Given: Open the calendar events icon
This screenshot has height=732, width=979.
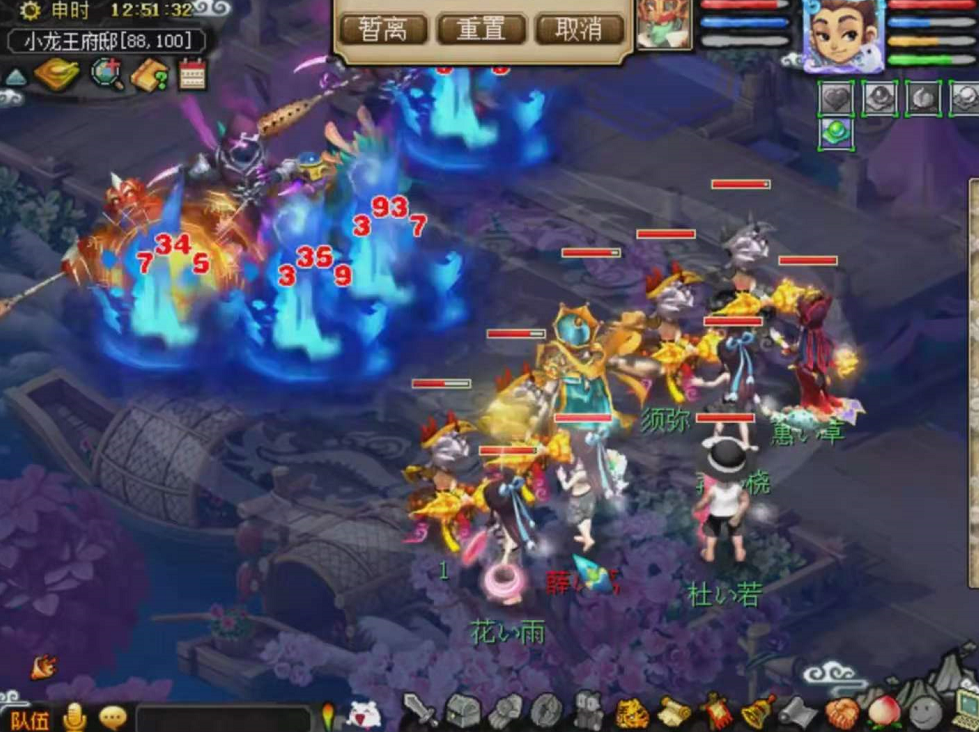Looking at the screenshot, I should [192, 74].
